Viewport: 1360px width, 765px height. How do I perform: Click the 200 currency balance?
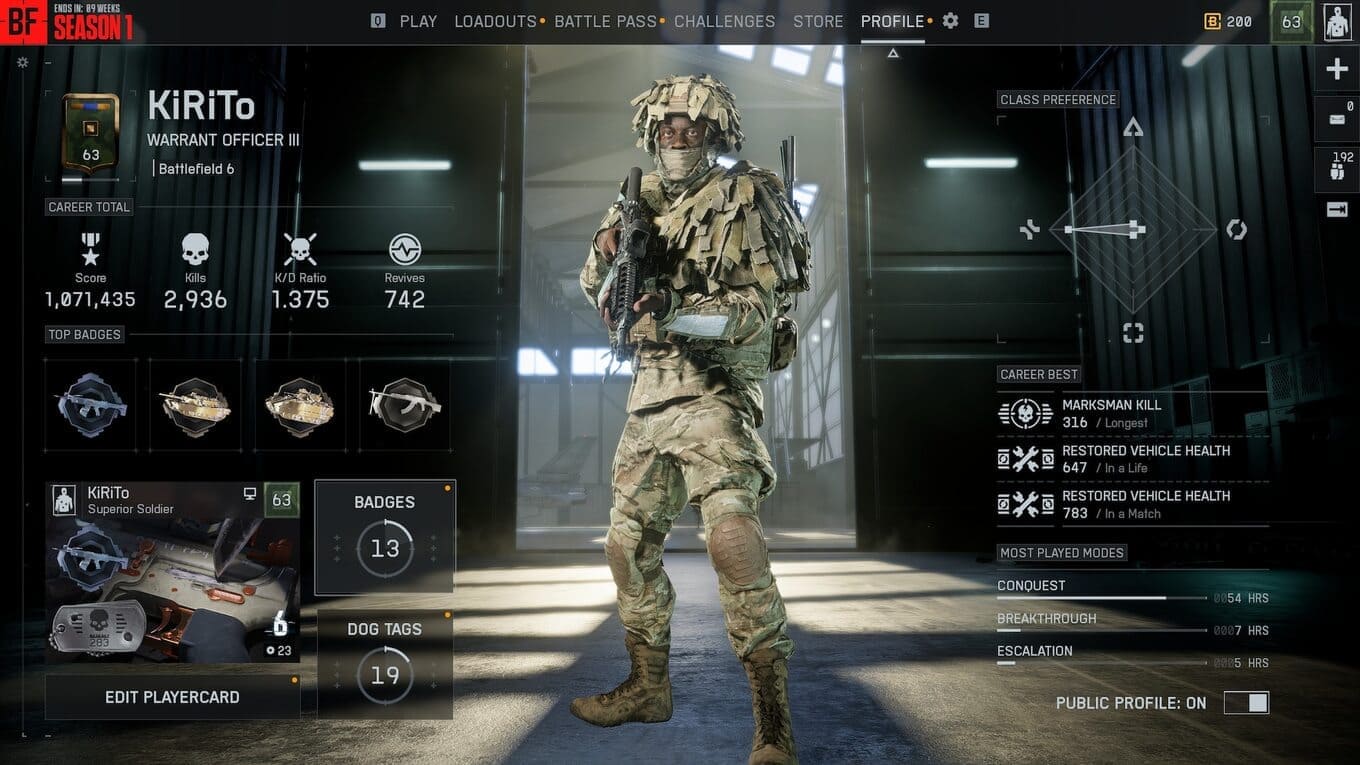[1228, 21]
